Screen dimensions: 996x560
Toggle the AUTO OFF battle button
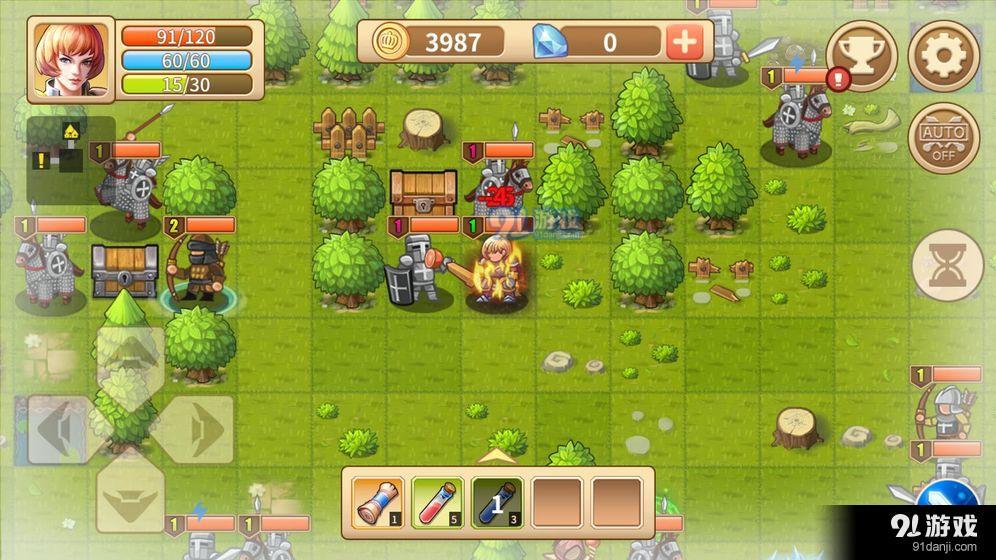pyautogui.click(x=943, y=138)
